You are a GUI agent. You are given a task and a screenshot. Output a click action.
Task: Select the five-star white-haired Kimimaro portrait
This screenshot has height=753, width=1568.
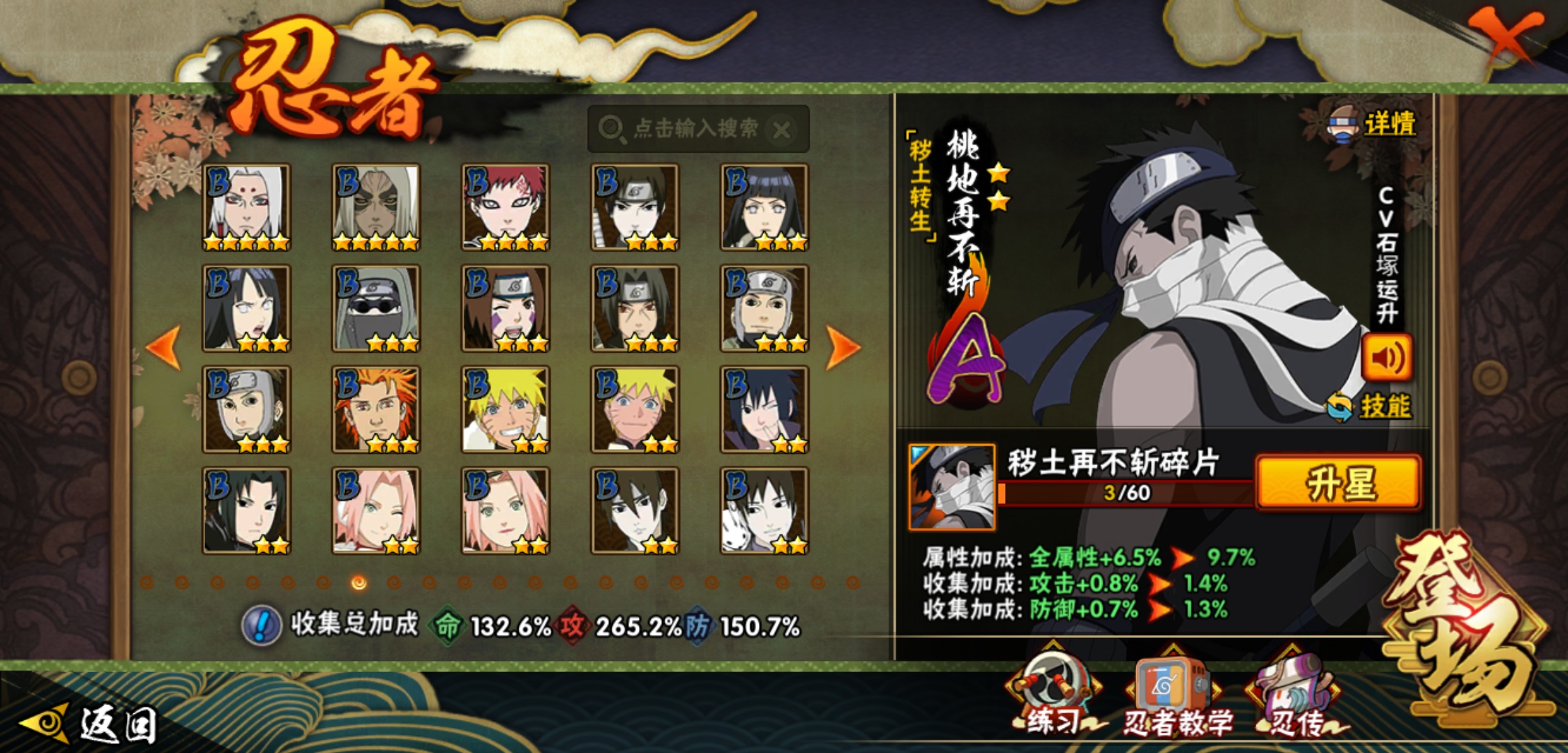tap(246, 207)
